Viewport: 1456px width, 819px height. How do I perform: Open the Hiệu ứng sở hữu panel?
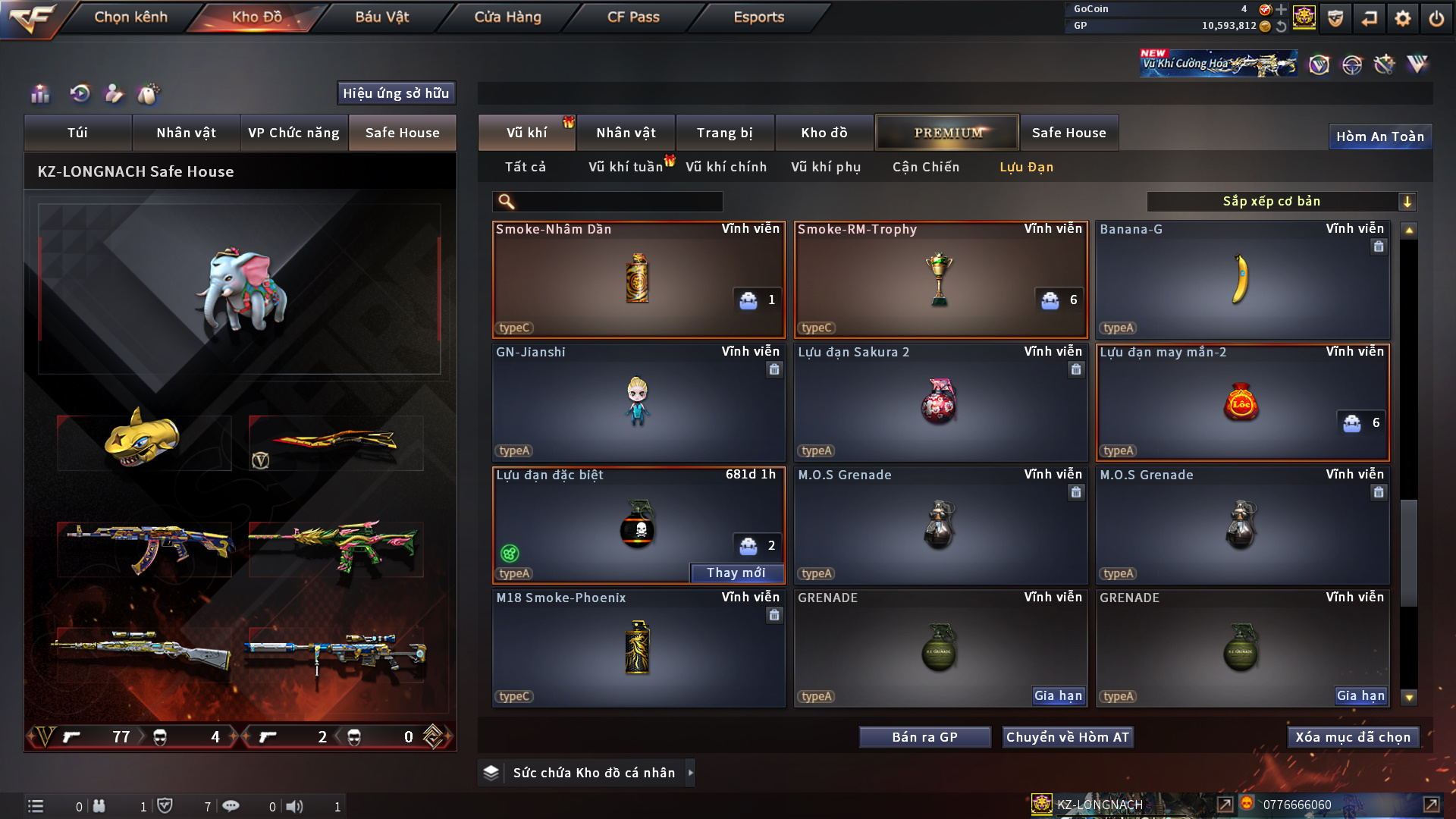(395, 93)
